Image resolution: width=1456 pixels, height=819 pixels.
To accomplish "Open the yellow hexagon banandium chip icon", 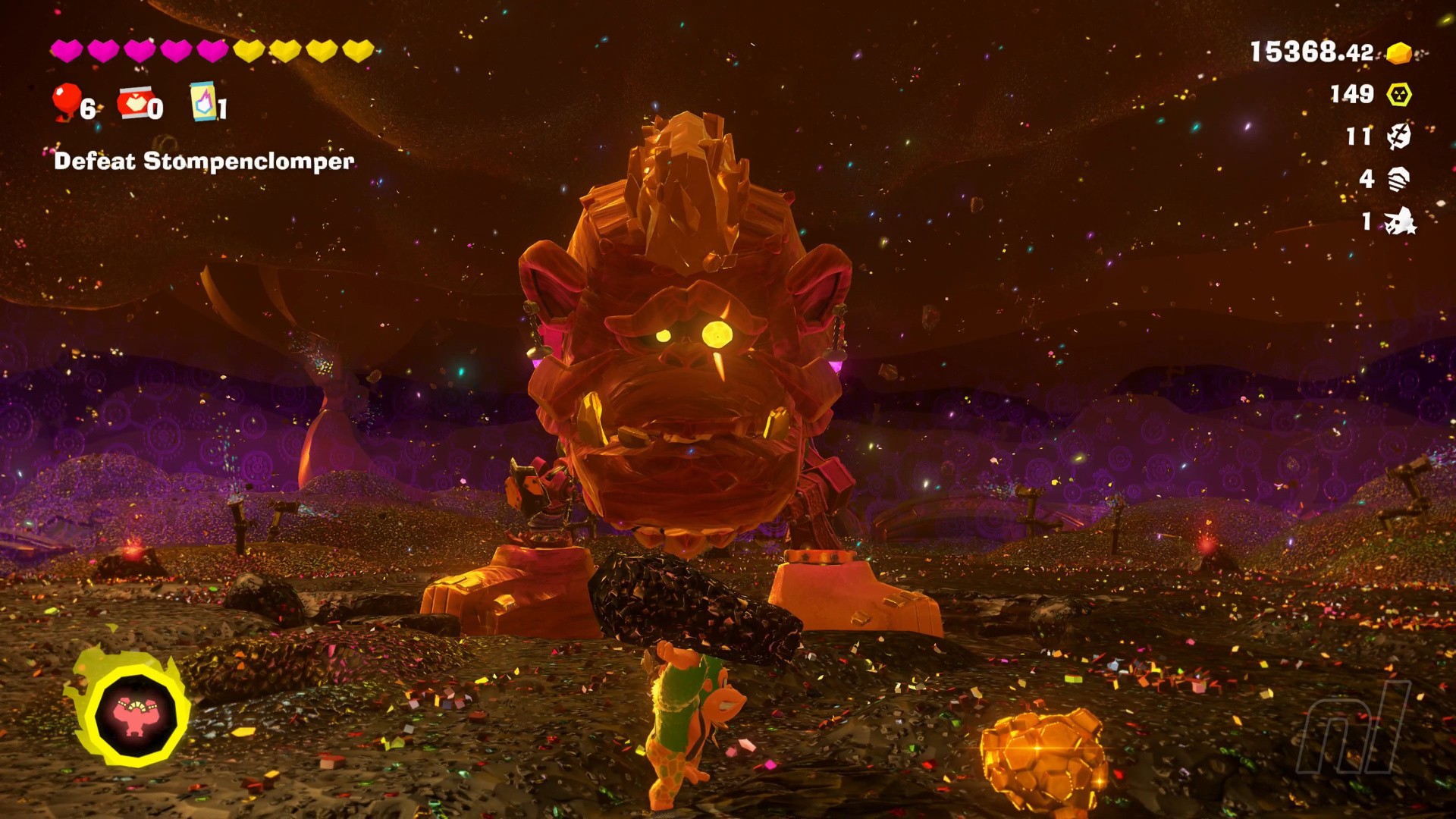I will click(x=1399, y=94).
